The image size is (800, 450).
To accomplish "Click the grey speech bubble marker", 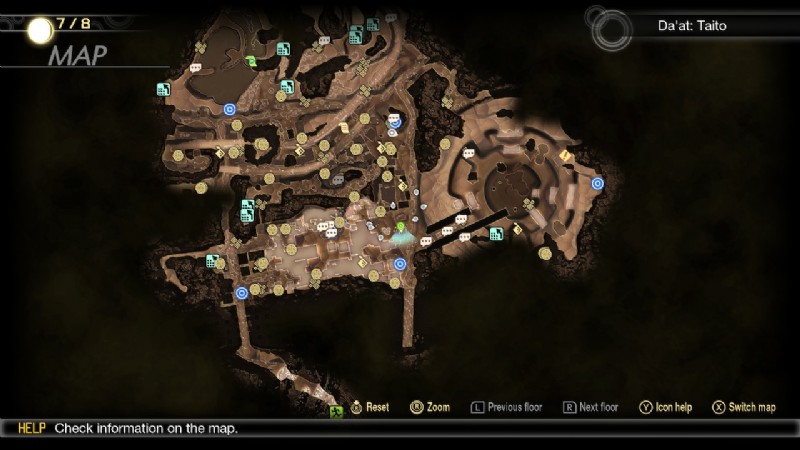I will tap(338, 180).
